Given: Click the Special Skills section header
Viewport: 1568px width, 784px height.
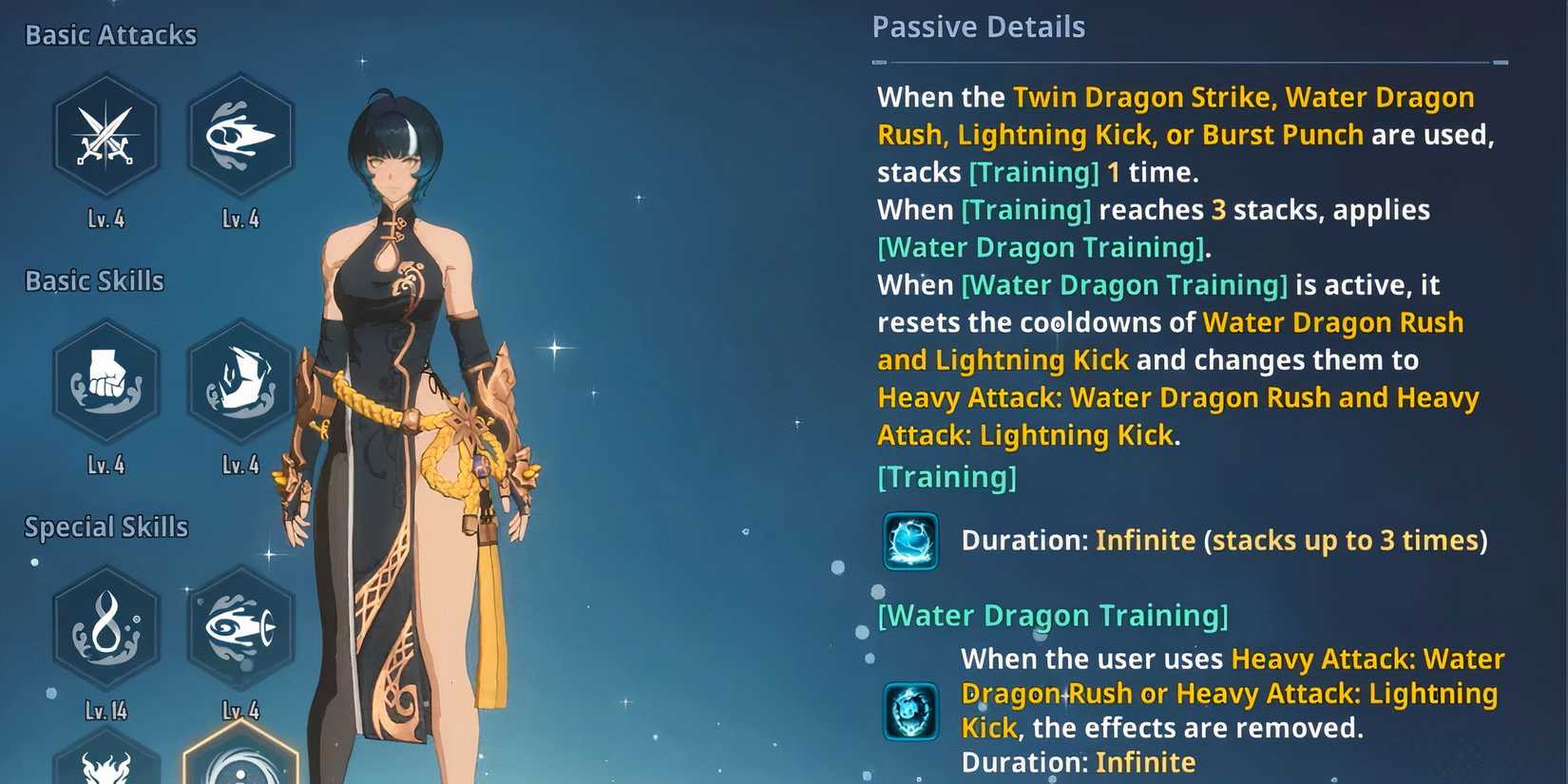Looking at the screenshot, I should (x=105, y=526).
